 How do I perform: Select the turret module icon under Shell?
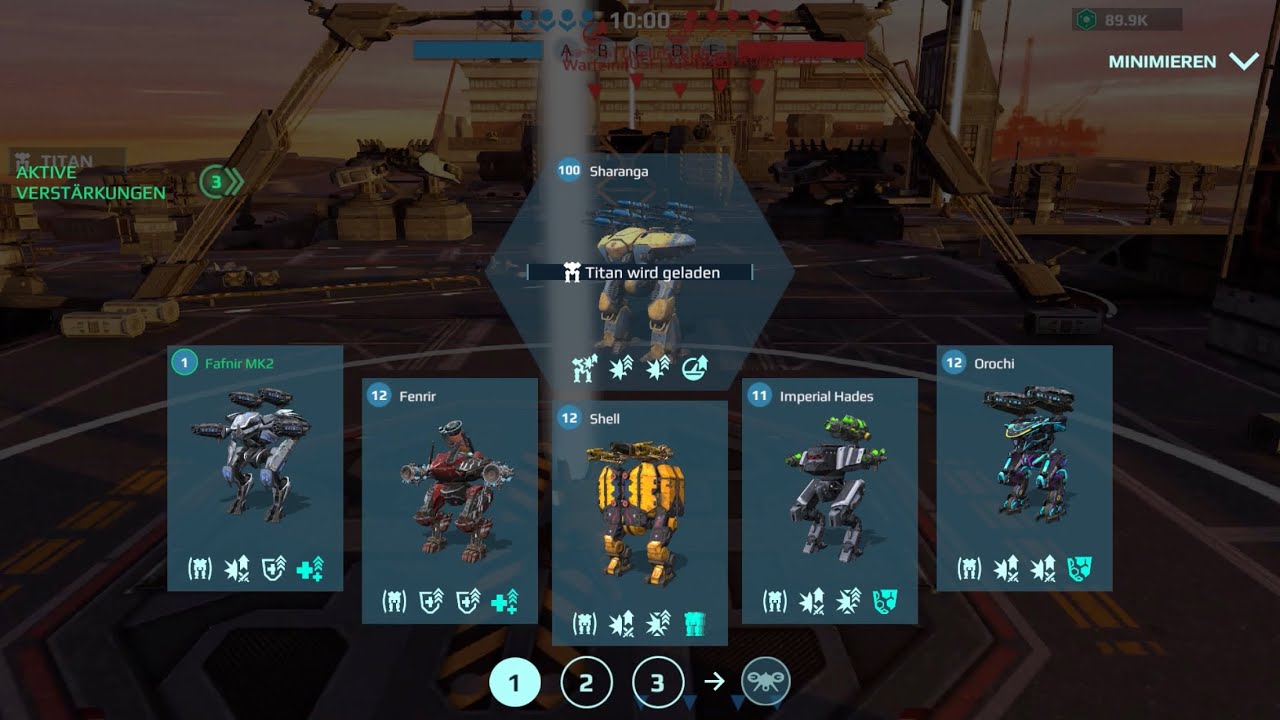tap(697, 622)
